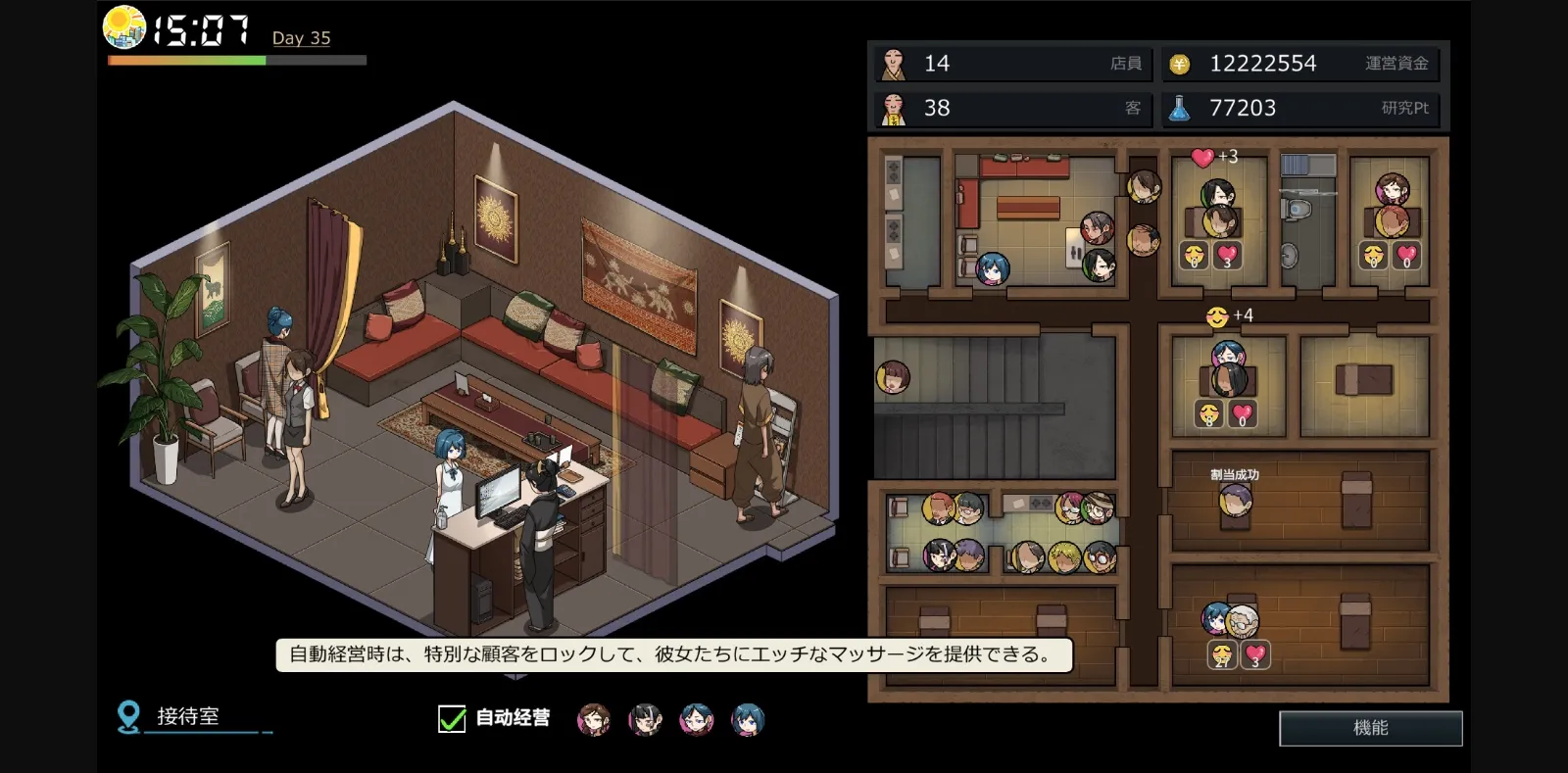The image size is (1568, 773).
Task: Select the brown-haired staff portrait beside 自动经营
Action: [x=593, y=720]
